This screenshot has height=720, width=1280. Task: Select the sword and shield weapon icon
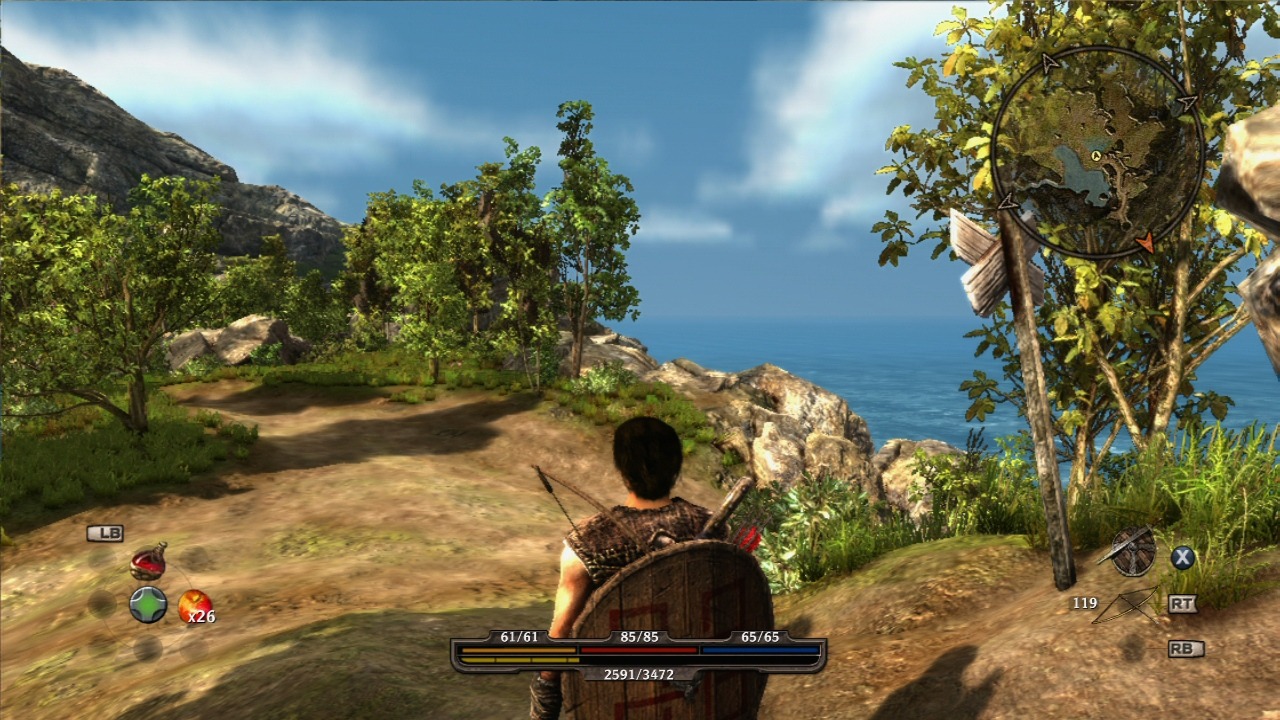[x=1132, y=552]
